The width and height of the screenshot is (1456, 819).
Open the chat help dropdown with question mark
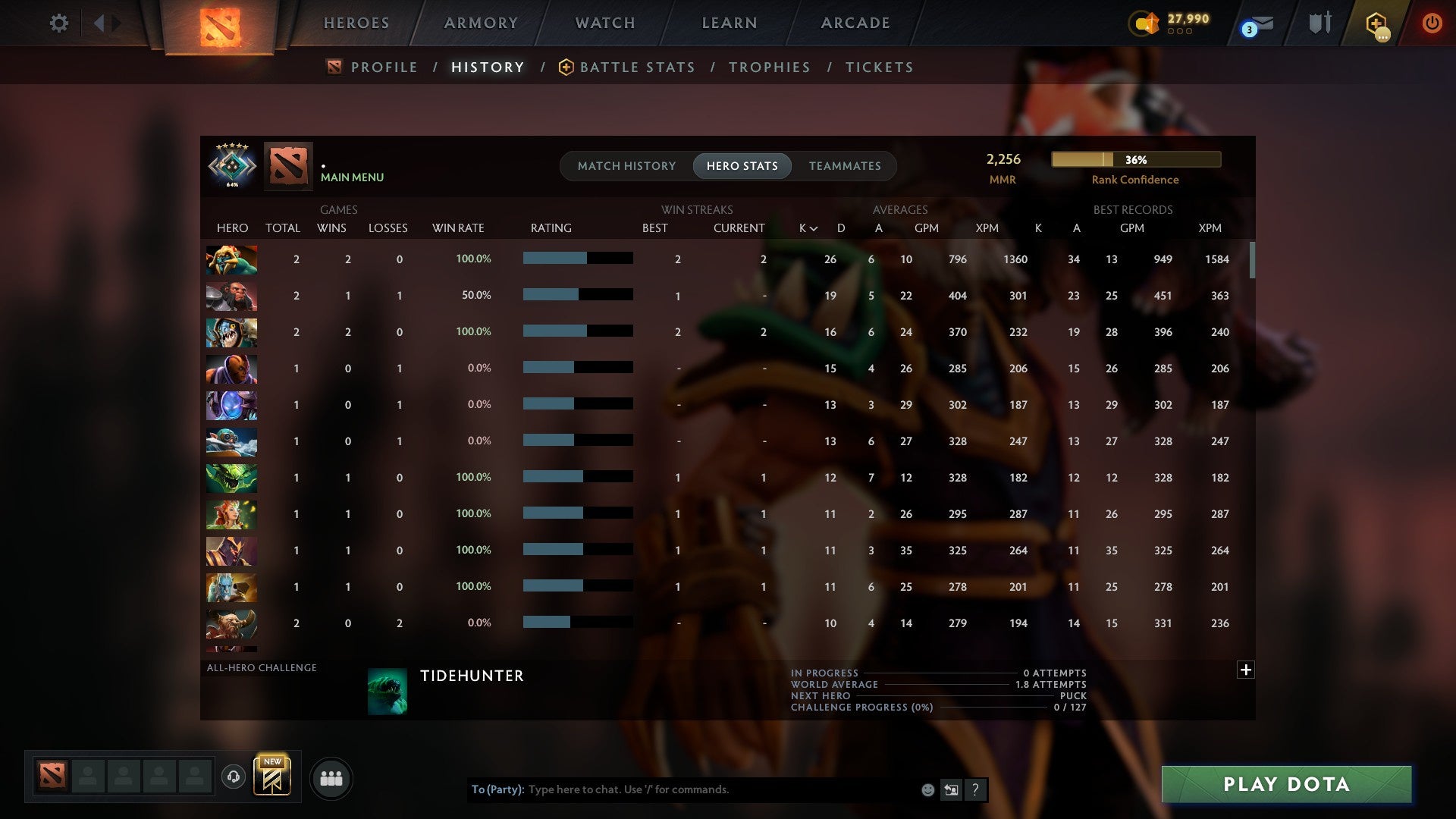tap(976, 789)
